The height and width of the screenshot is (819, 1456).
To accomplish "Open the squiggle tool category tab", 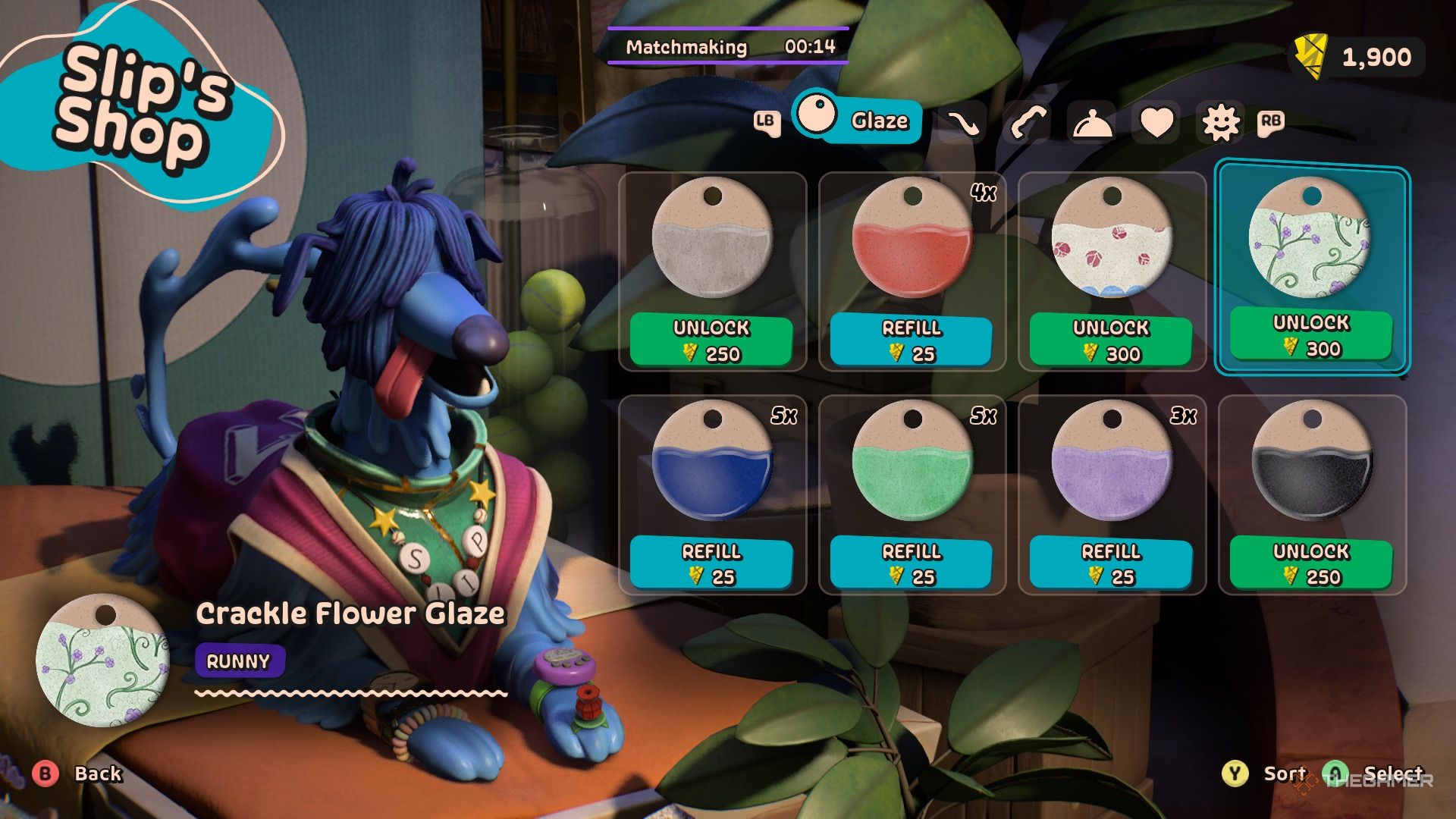I will tap(962, 122).
